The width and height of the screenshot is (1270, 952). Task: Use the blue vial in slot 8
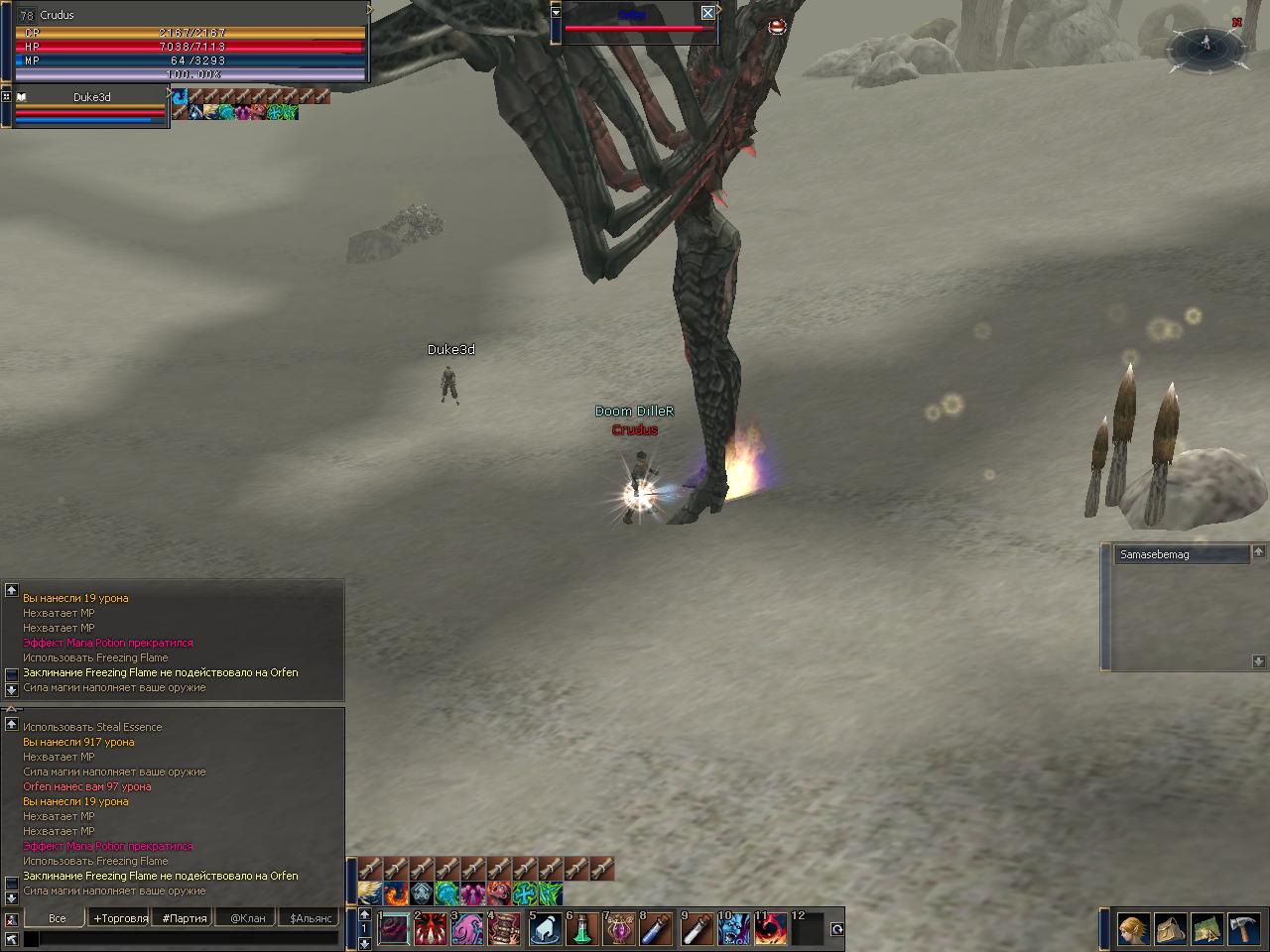pos(656,929)
